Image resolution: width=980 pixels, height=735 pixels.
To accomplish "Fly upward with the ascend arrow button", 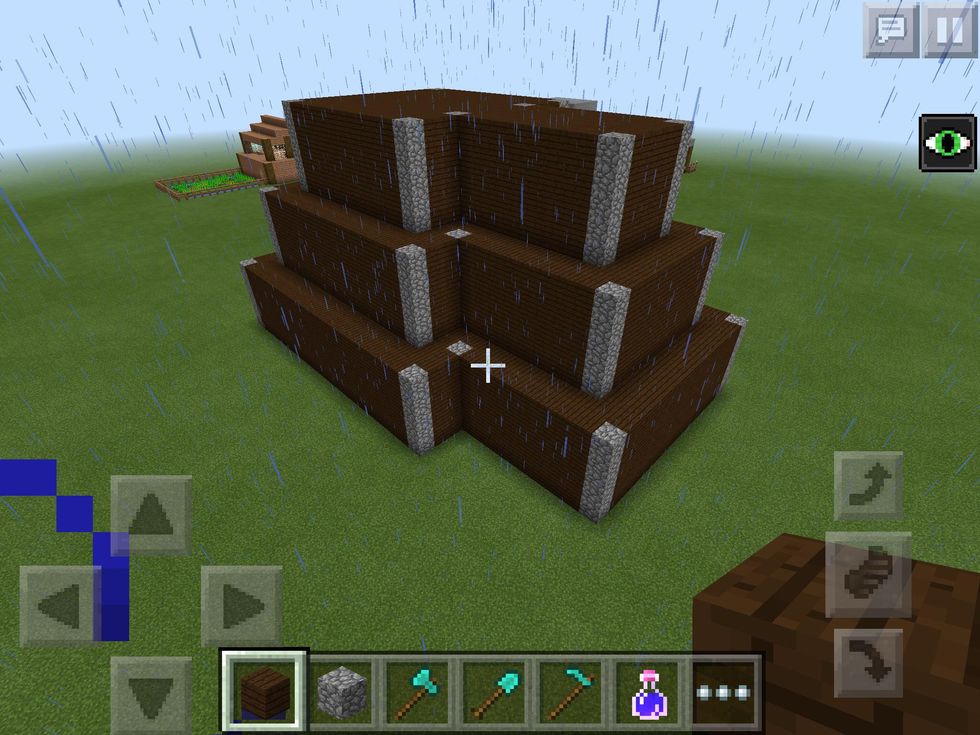I will [x=868, y=486].
